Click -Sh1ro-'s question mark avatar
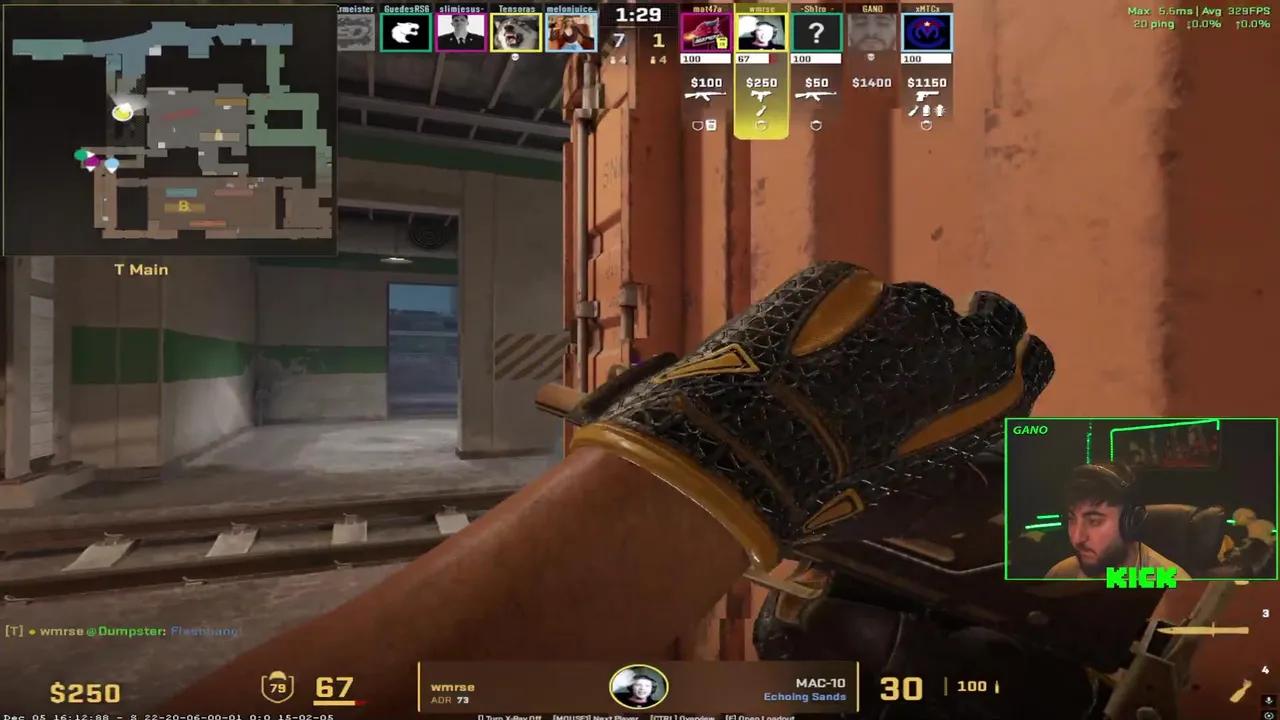 pyautogui.click(x=816, y=33)
